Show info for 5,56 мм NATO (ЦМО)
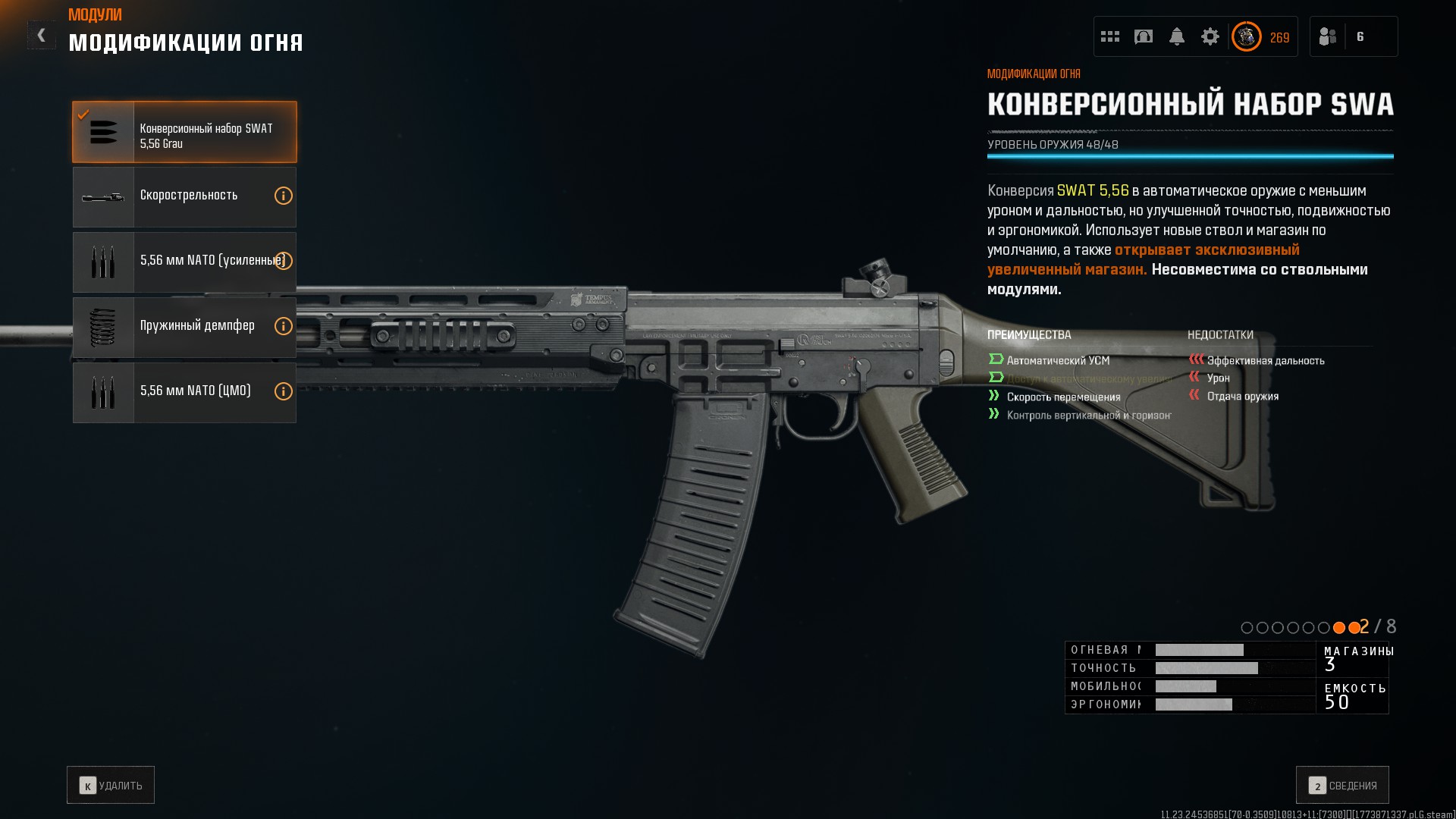 [x=283, y=391]
